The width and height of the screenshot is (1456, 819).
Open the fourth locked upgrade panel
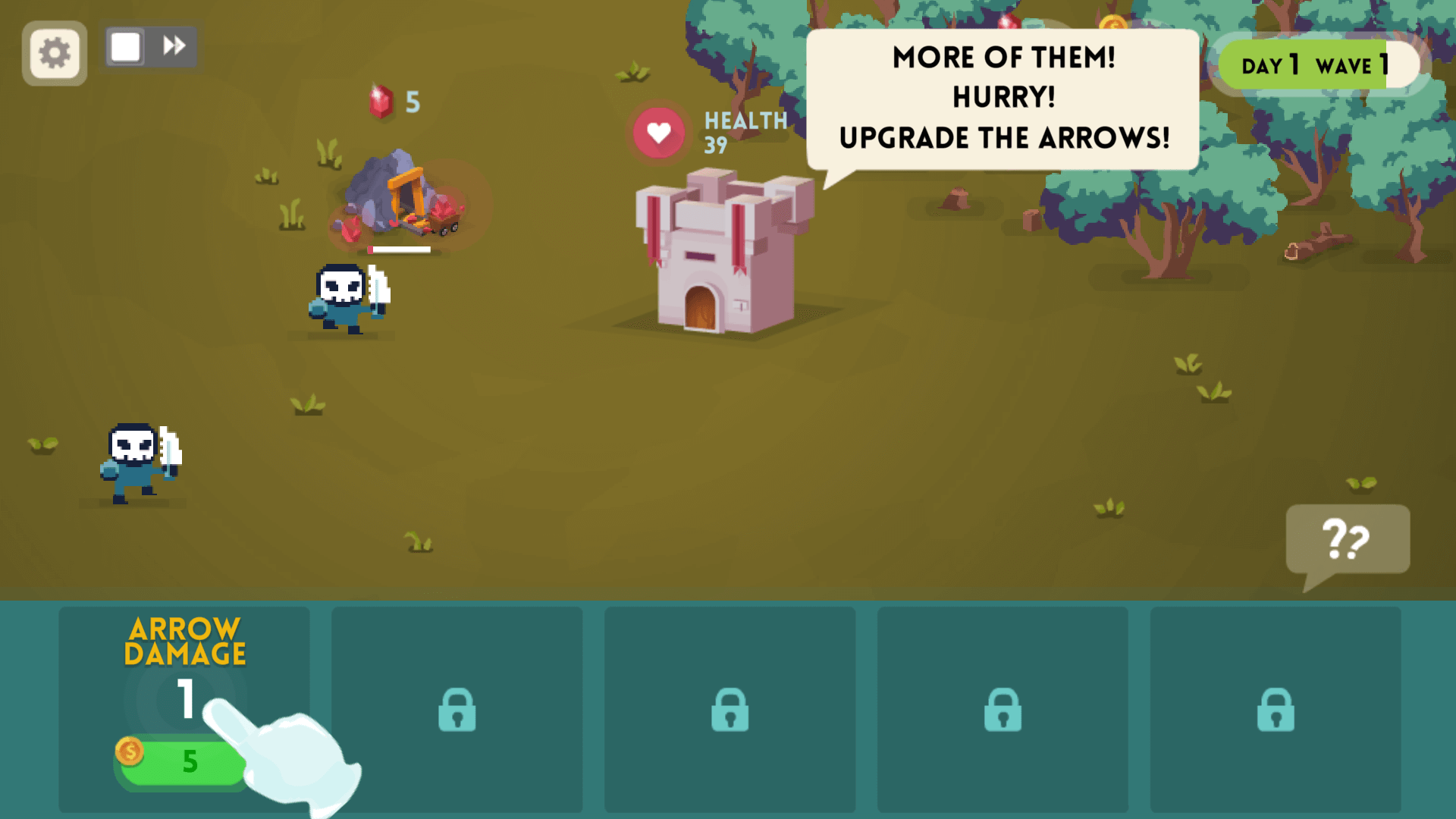pos(1003,711)
